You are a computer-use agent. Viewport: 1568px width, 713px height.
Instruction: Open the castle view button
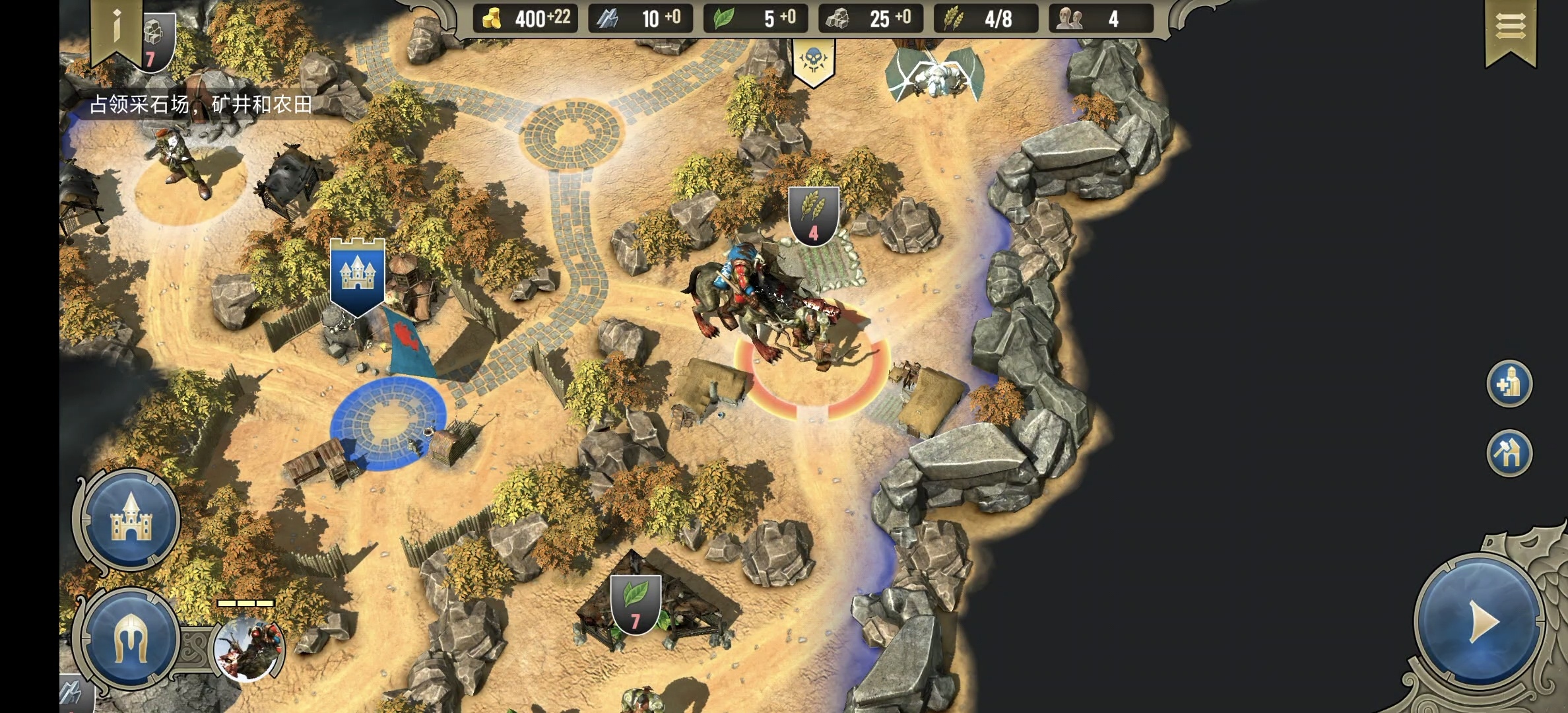130,520
